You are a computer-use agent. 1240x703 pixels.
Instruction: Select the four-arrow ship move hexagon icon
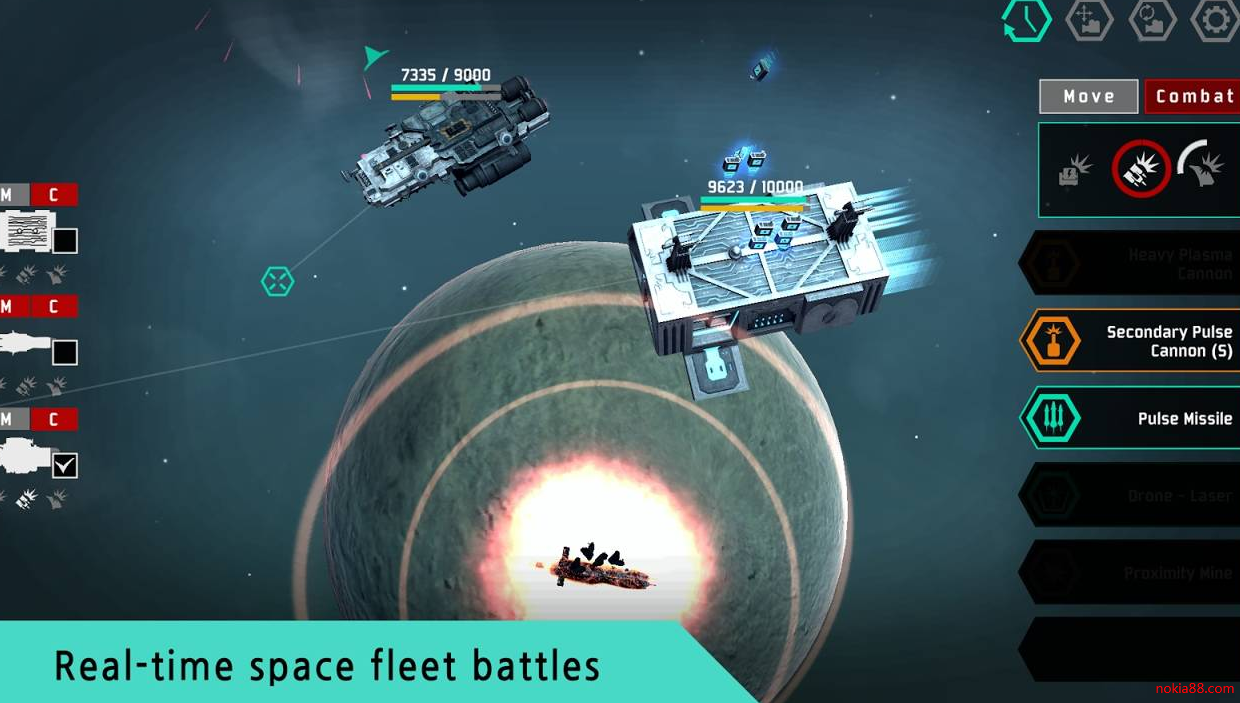pyautogui.click(x=1089, y=20)
